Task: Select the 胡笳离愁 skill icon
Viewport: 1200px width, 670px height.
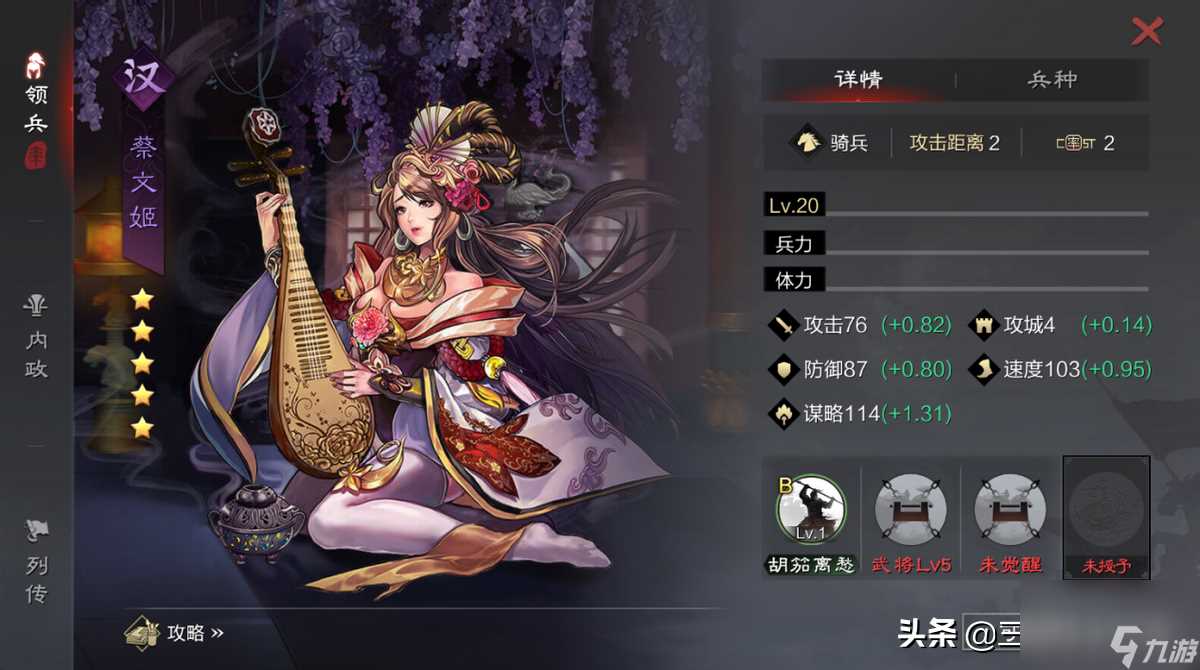Action: tap(811, 510)
